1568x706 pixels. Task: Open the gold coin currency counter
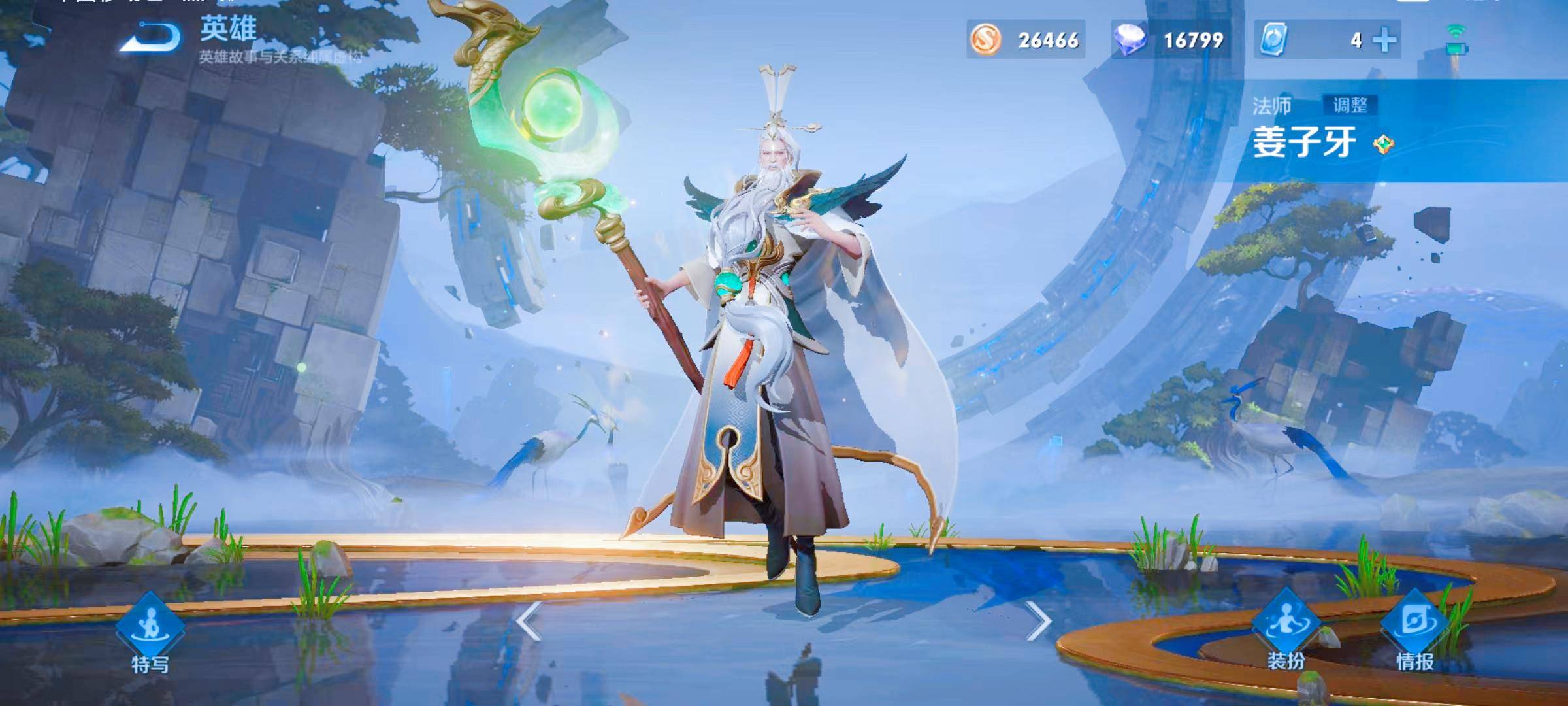1026,41
